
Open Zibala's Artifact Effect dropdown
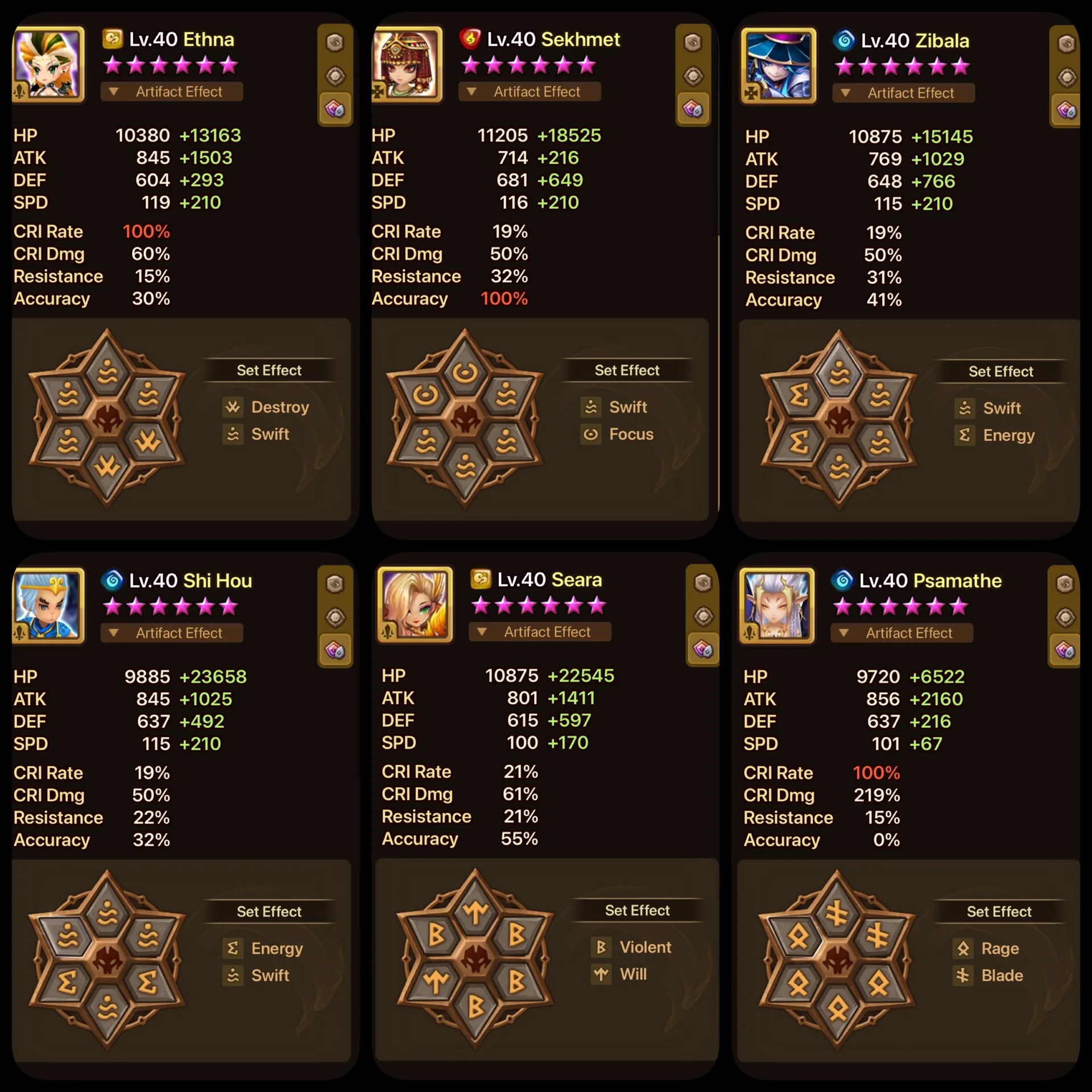(903, 93)
